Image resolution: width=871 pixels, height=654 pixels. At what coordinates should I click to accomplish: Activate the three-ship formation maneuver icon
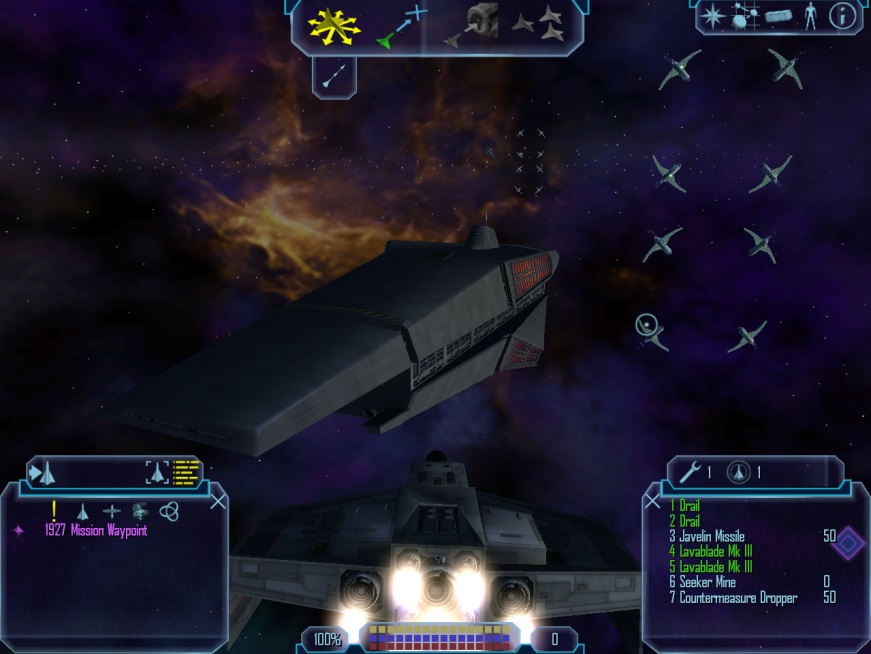[x=539, y=24]
